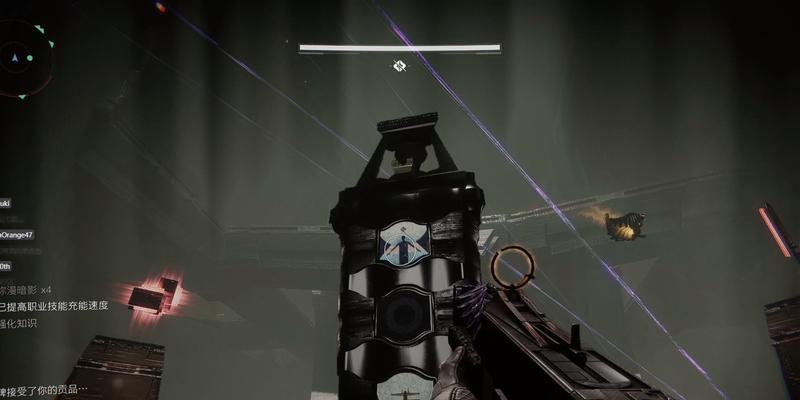The height and width of the screenshot is (400, 800).
Task: Select the diamond emblem under the boss bar
Action: [399, 66]
